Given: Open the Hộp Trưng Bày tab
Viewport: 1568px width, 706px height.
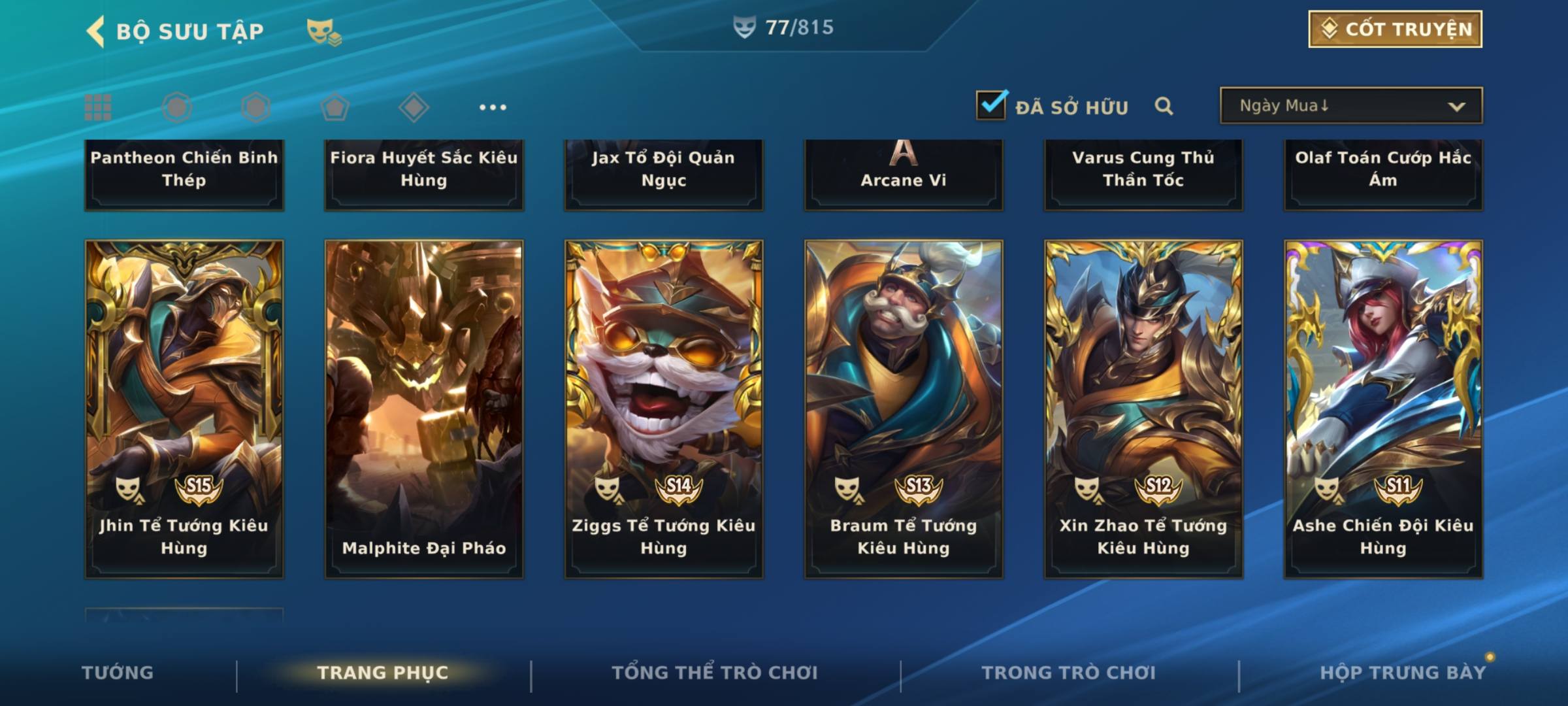Looking at the screenshot, I should pyautogui.click(x=1403, y=673).
